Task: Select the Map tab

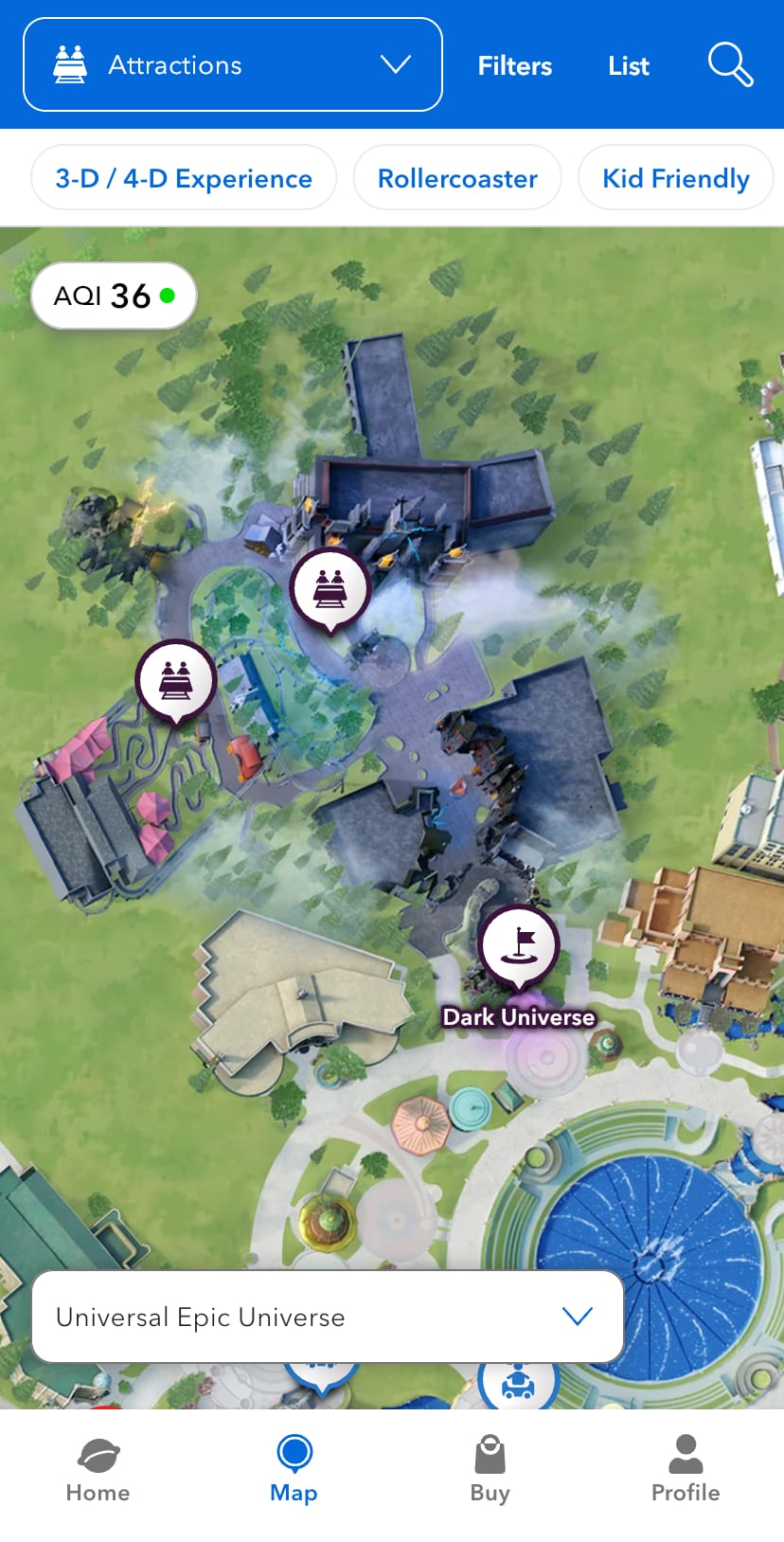Action: tap(294, 1469)
